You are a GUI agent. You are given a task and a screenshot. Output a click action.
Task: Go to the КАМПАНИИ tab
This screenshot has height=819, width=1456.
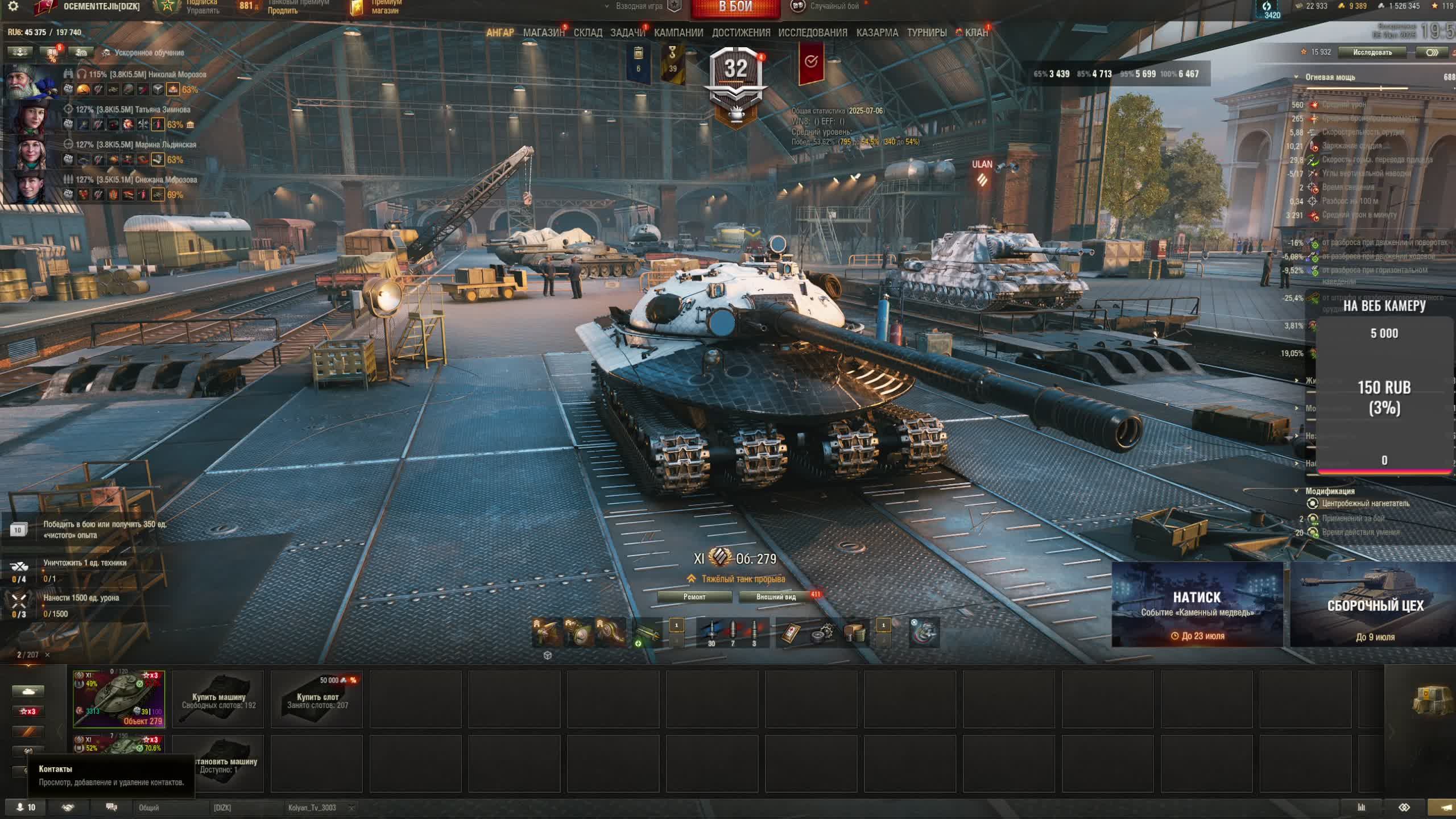tap(679, 33)
